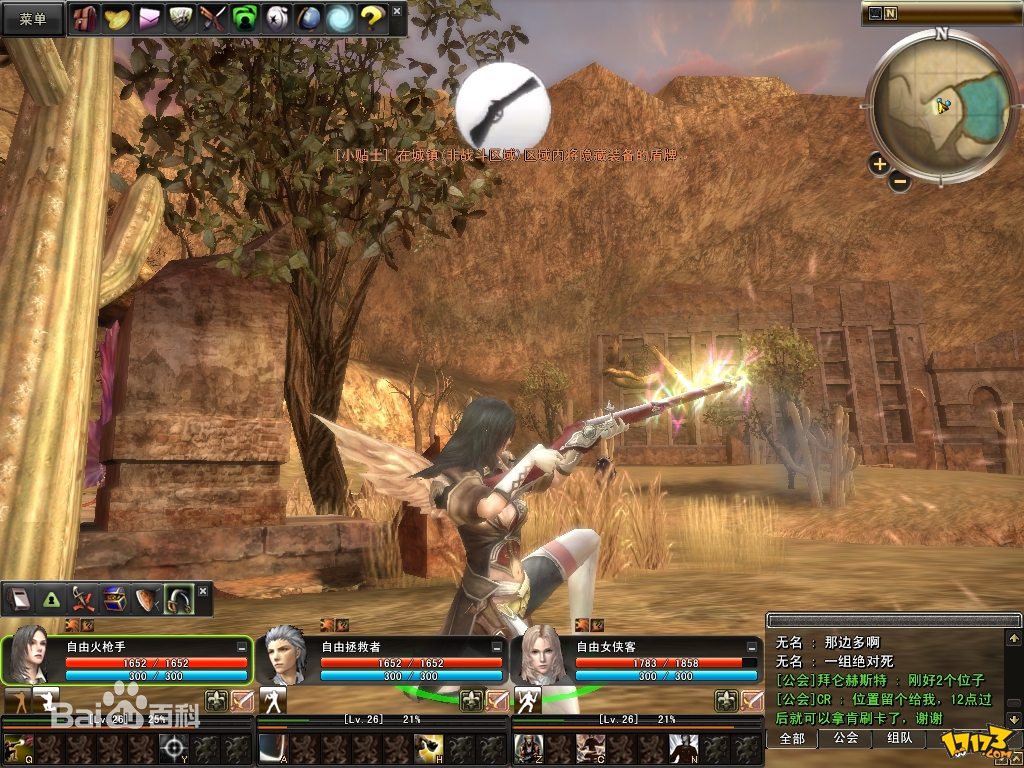
Task: Open the pink envelope mail icon
Action: pos(149,18)
